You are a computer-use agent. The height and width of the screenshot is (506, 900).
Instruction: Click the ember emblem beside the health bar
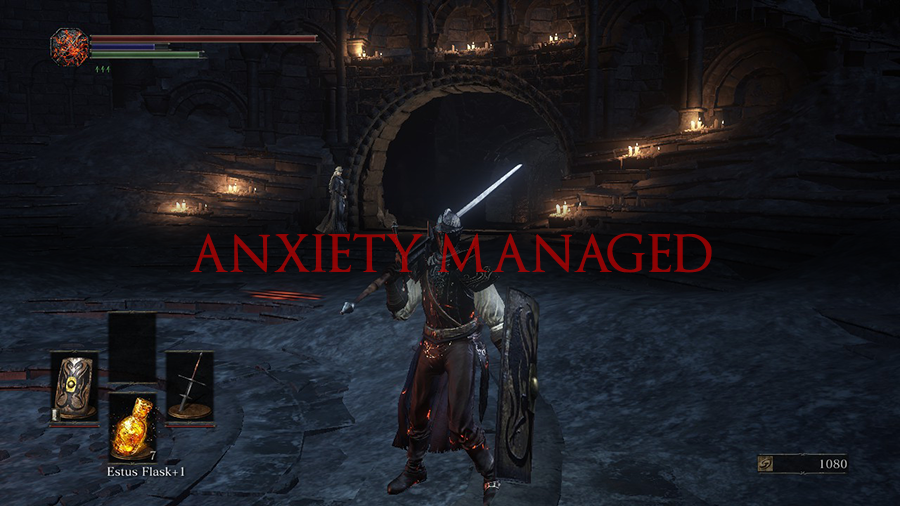(69, 47)
